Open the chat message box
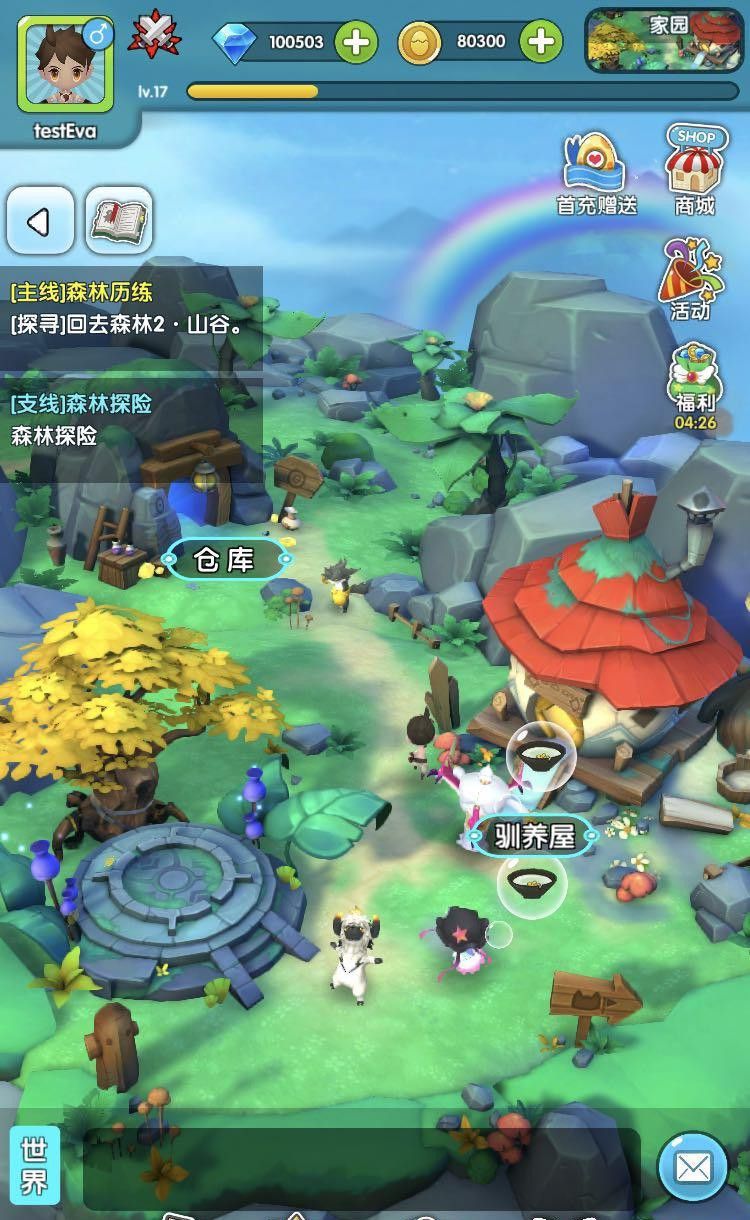 coord(360,1168)
